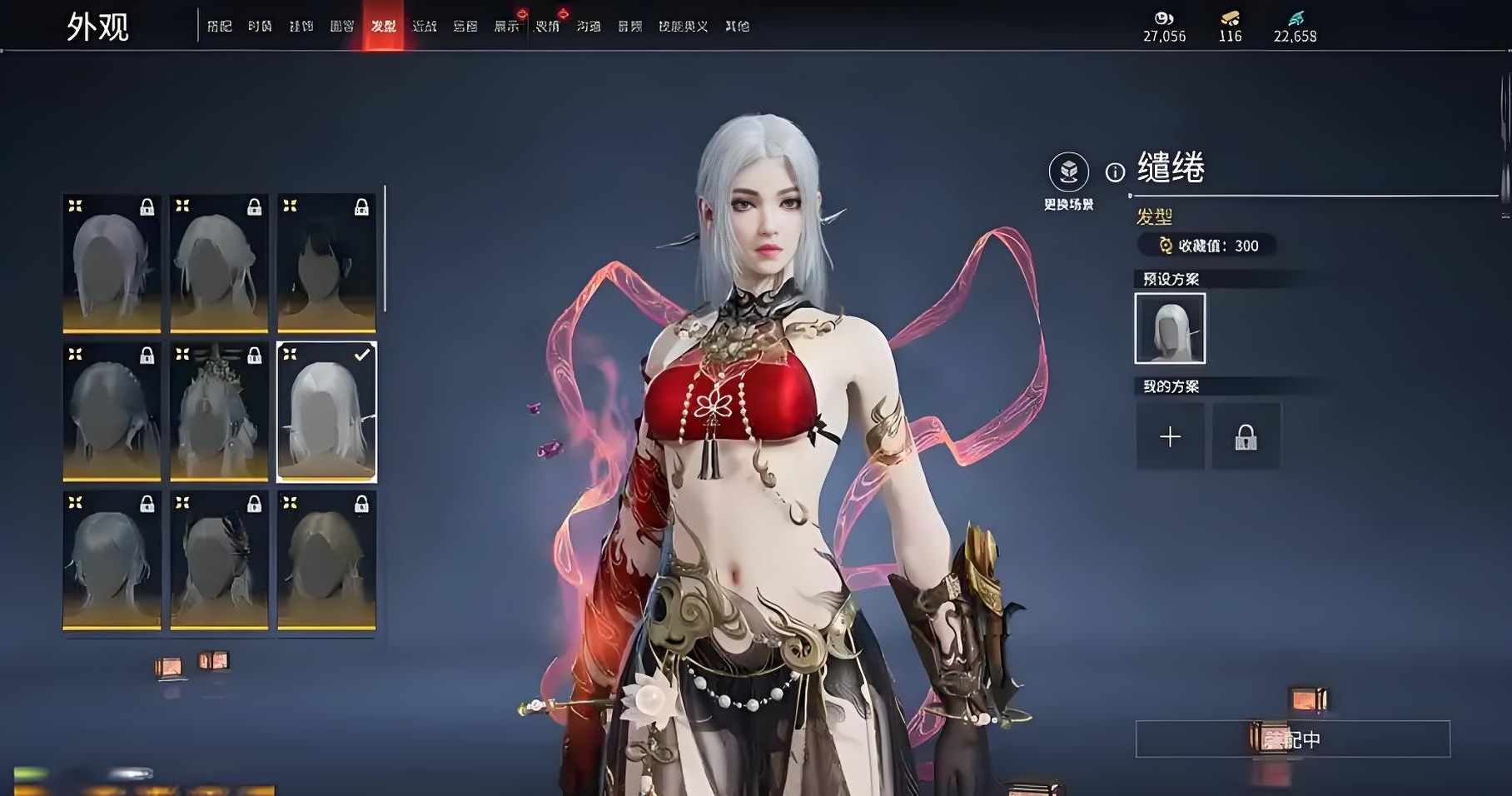Select the white long hairstyle with checkmark

pyautogui.click(x=326, y=412)
